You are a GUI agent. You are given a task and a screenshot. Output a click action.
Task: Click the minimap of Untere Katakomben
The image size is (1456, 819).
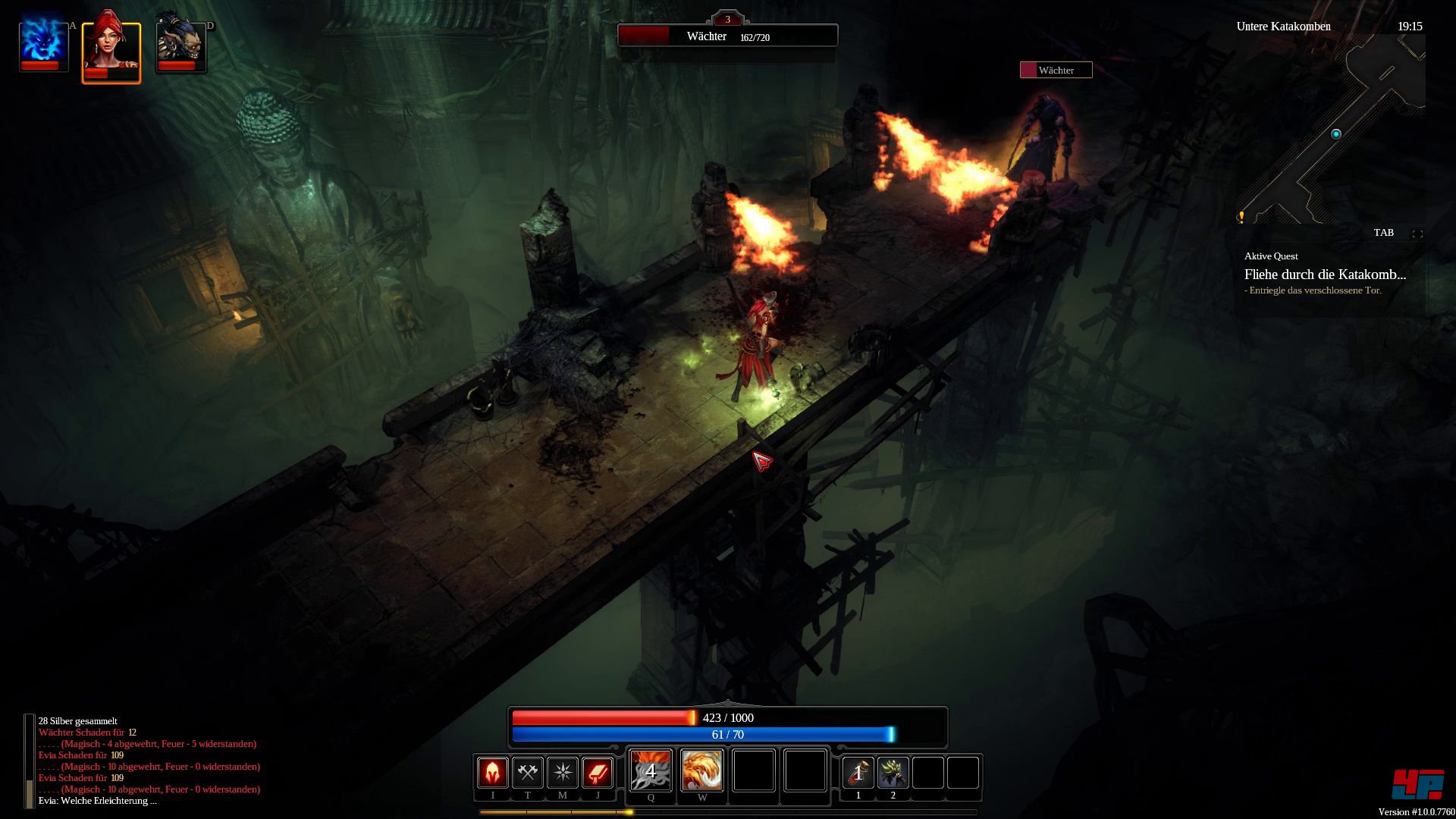pyautogui.click(x=1332, y=130)
